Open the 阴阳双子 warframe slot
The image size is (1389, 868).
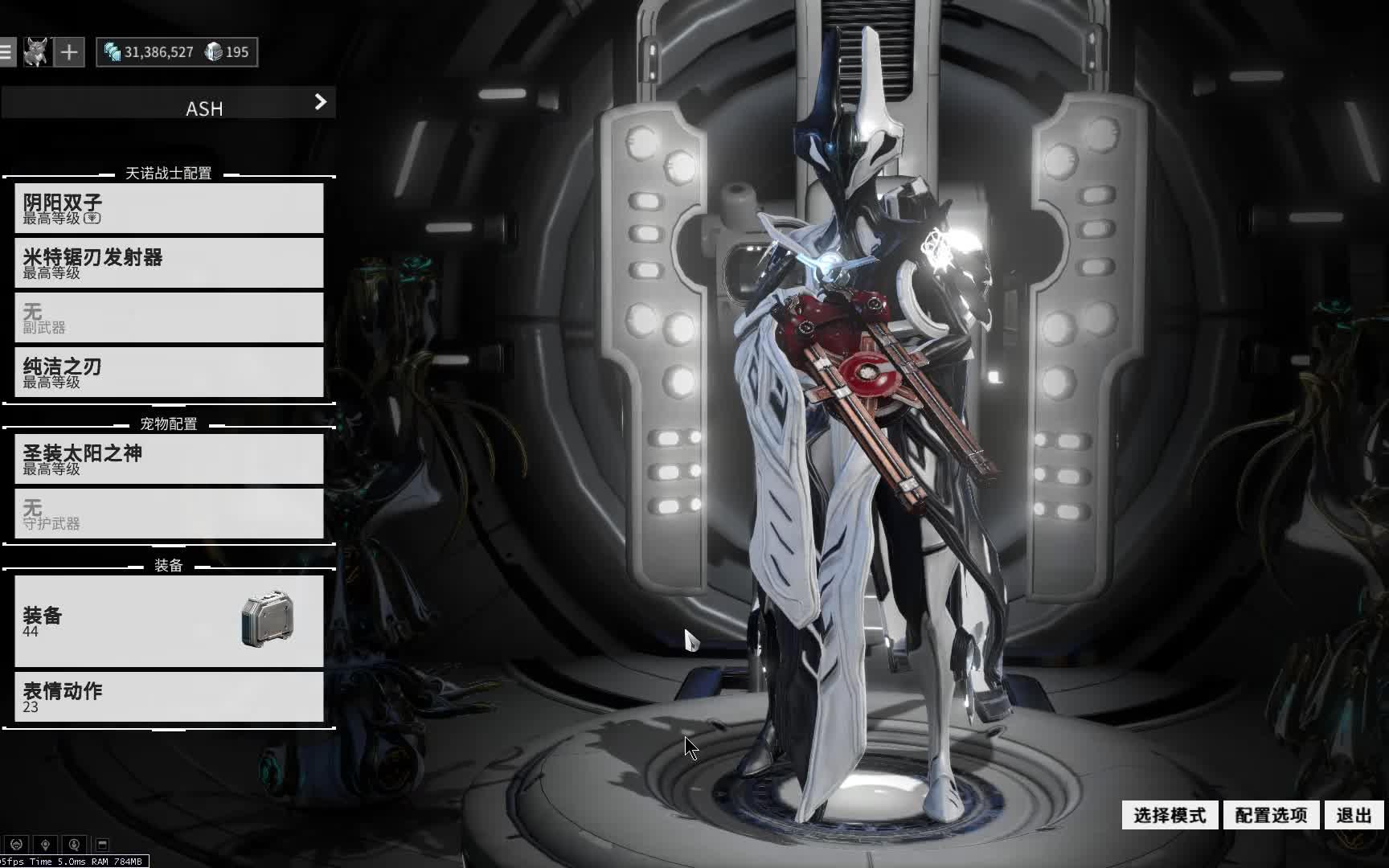(169, 208)
